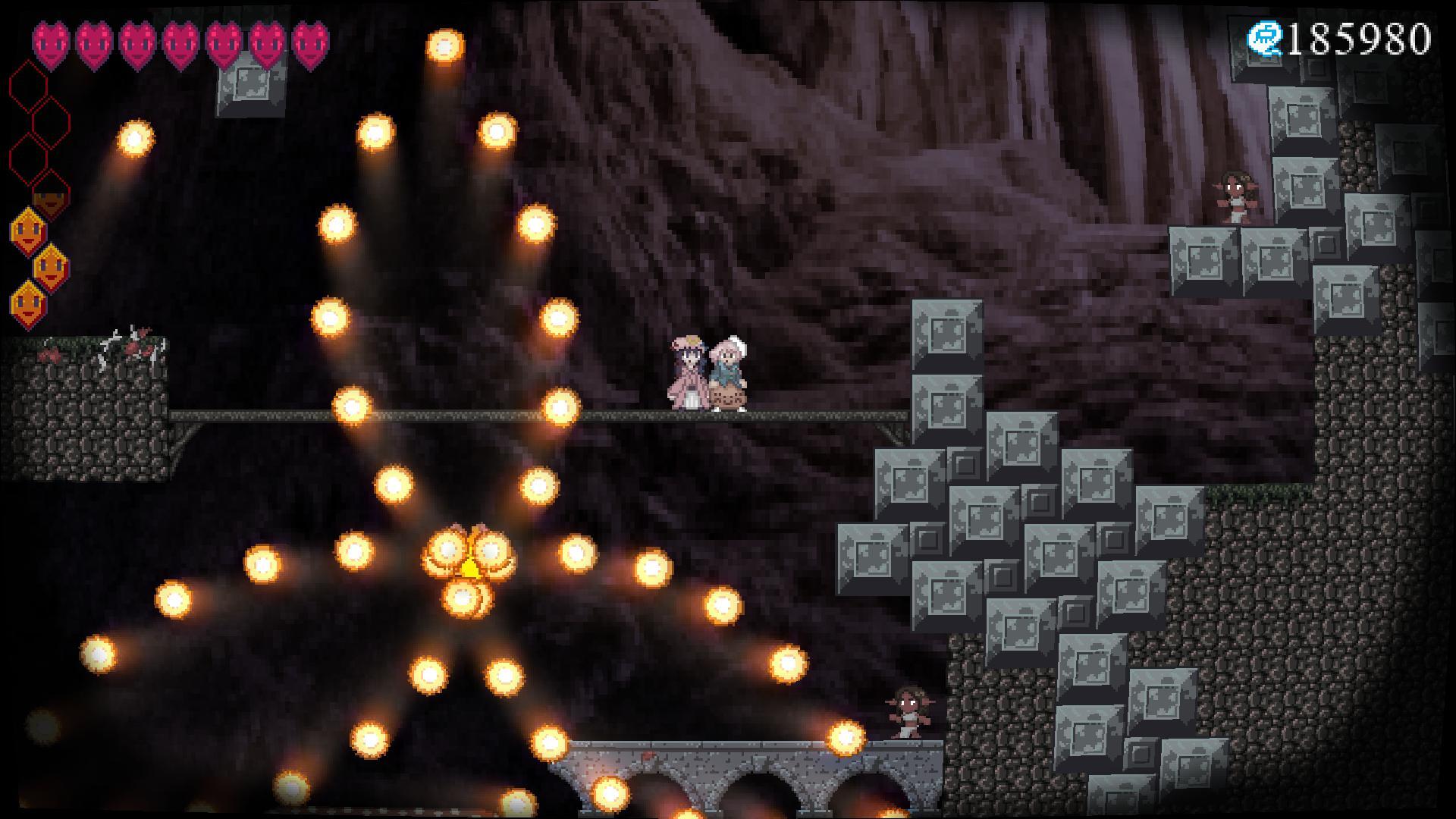Click the orange bullet nearest the top of the screen
Screen dimensions: 1456x819
pos(446,47)
